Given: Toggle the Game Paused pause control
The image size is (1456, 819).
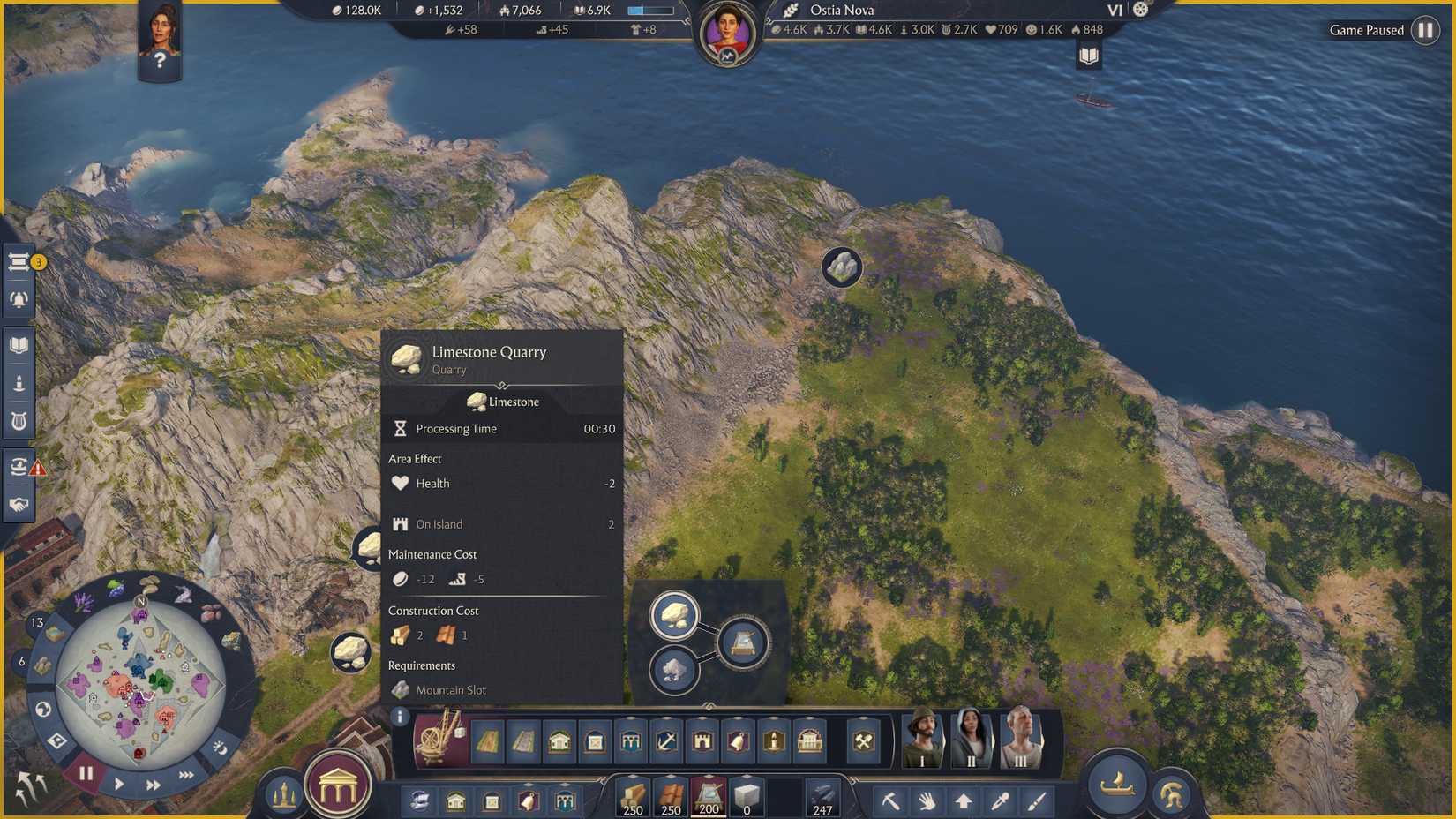Looking at the screenshot, I should (x=1426, y=30).
